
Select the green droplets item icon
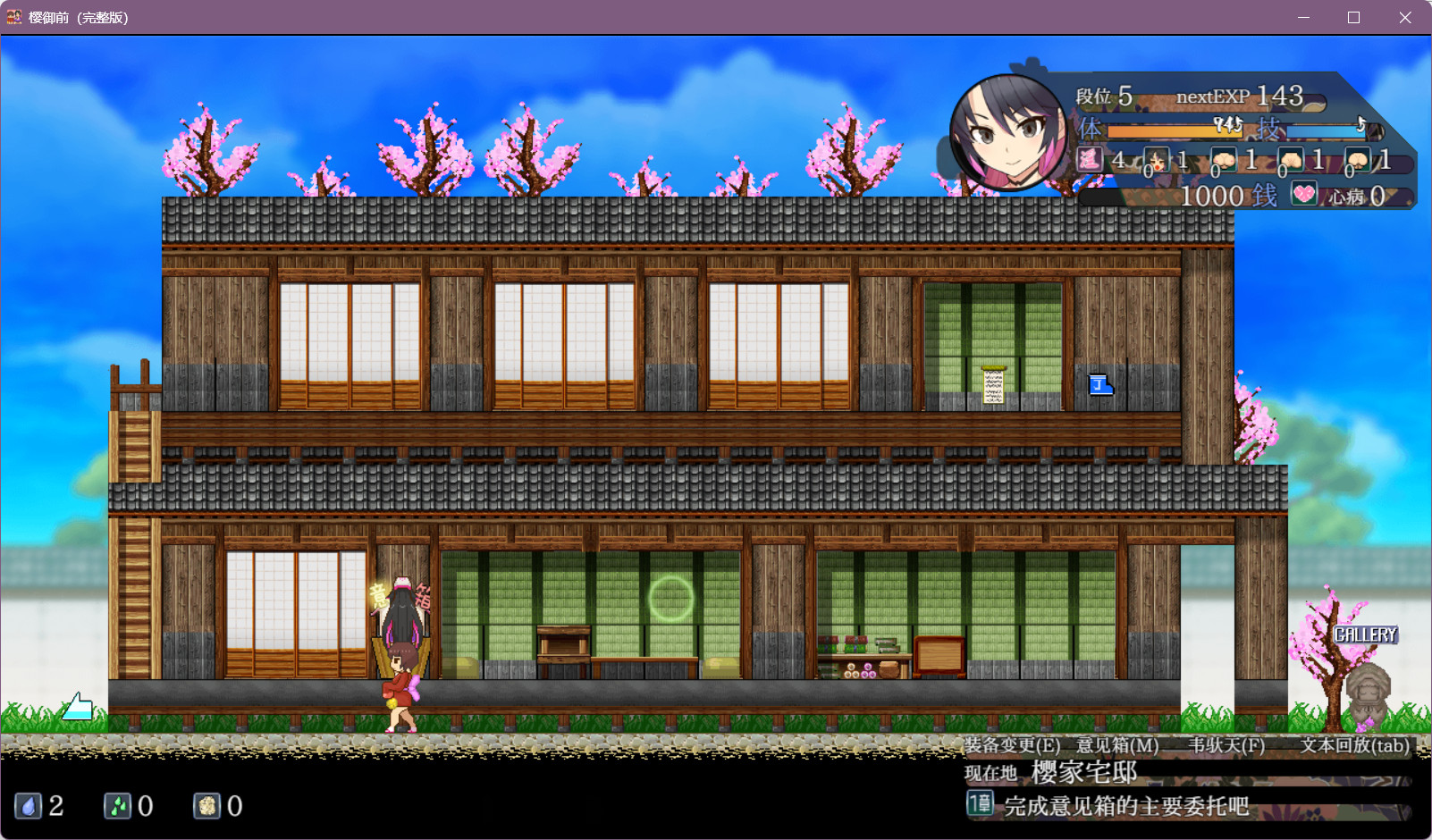pyautogui.click(x=118, y=806)
